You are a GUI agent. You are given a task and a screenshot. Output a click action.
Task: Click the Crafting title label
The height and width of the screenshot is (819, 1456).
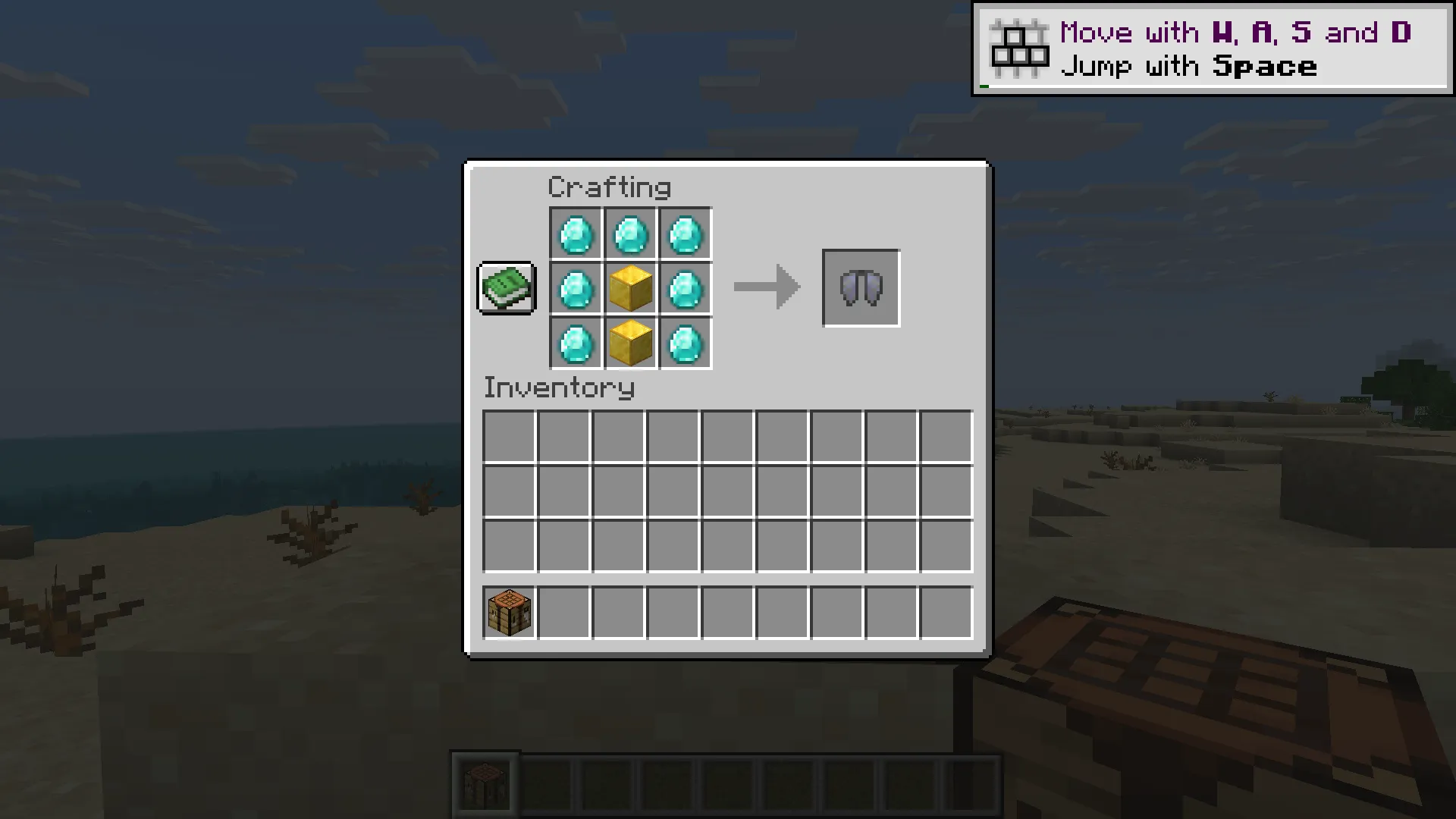click(610, 187)
